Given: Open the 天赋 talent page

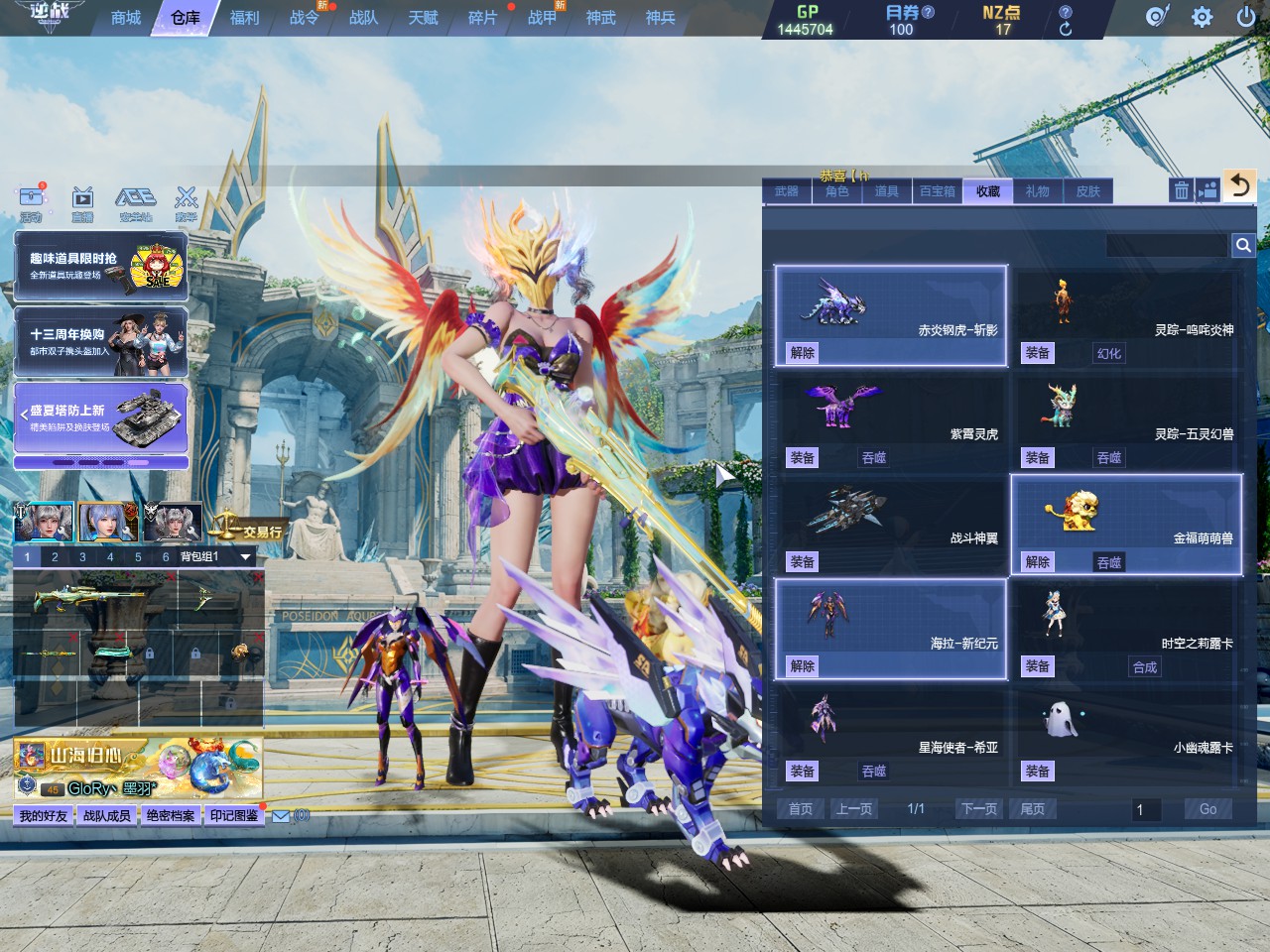Looking at the screenshot, I should point(423,18).
